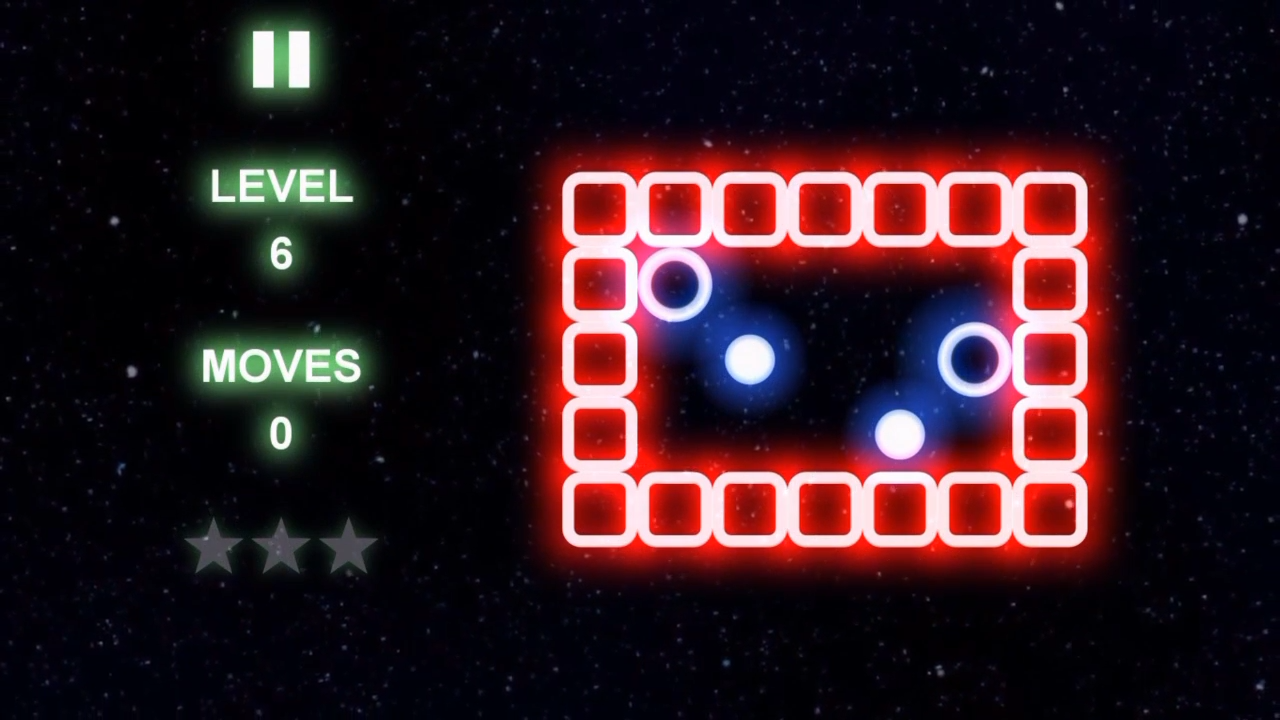Select the first star under the moves counter

click(x=215, y=548)
